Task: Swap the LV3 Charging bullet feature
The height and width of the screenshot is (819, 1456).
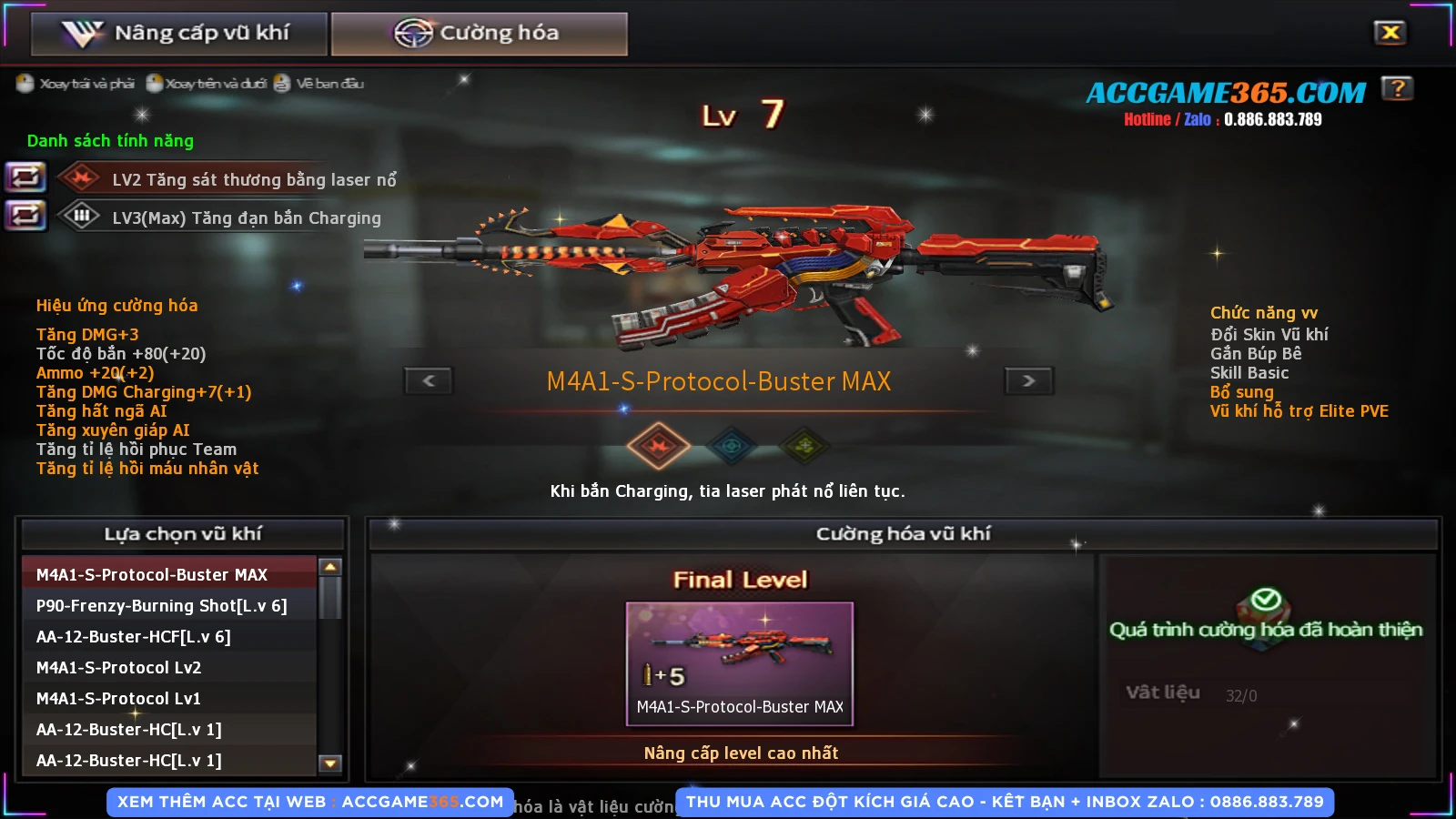Action: tap(25, 216)
